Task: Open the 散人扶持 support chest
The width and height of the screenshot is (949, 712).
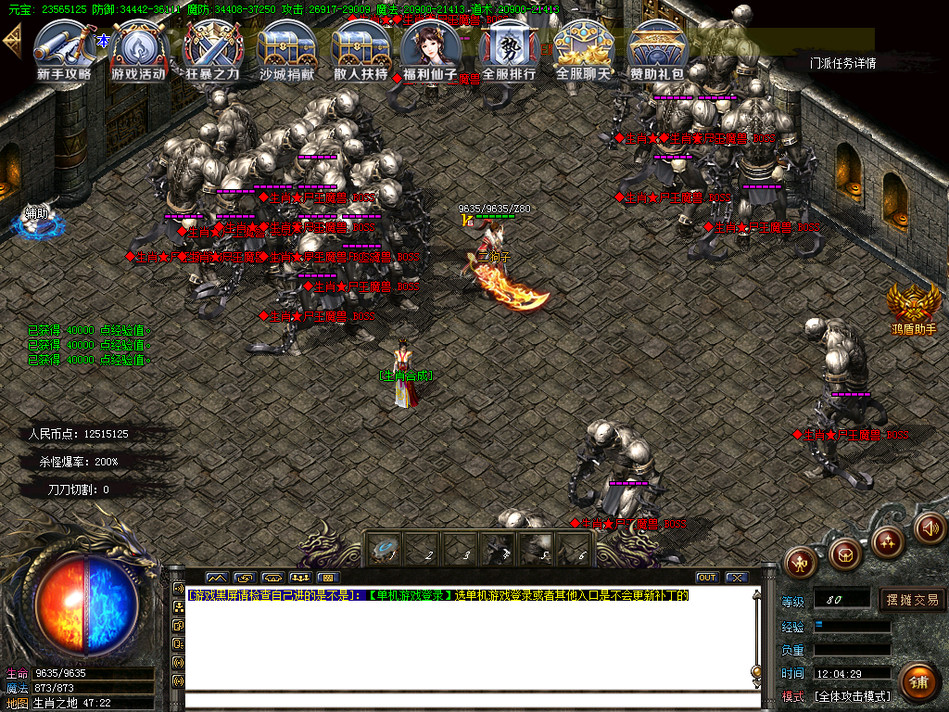Action: [x=361, y=50]
